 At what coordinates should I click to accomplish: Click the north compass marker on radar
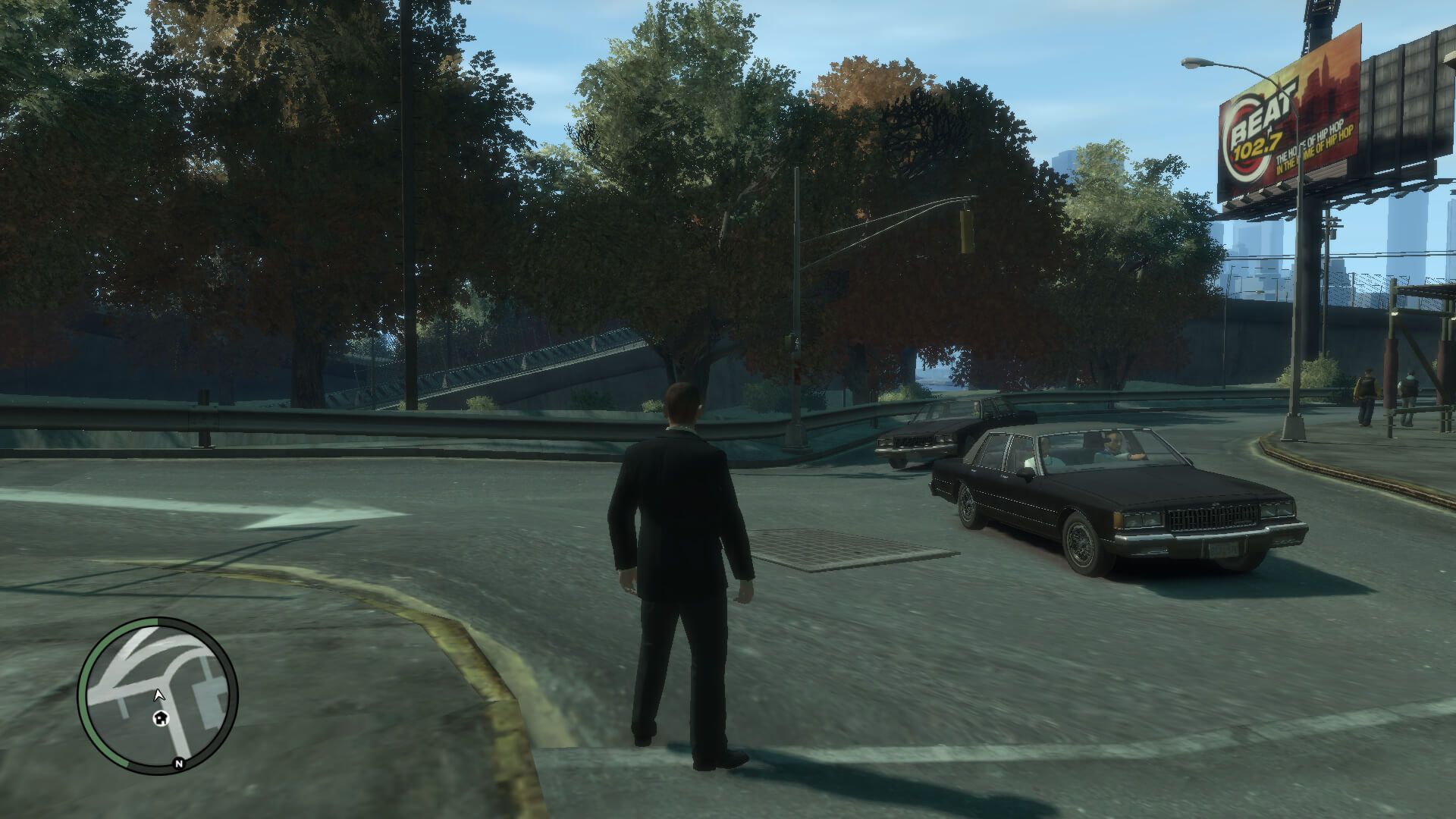click(179, 764)
